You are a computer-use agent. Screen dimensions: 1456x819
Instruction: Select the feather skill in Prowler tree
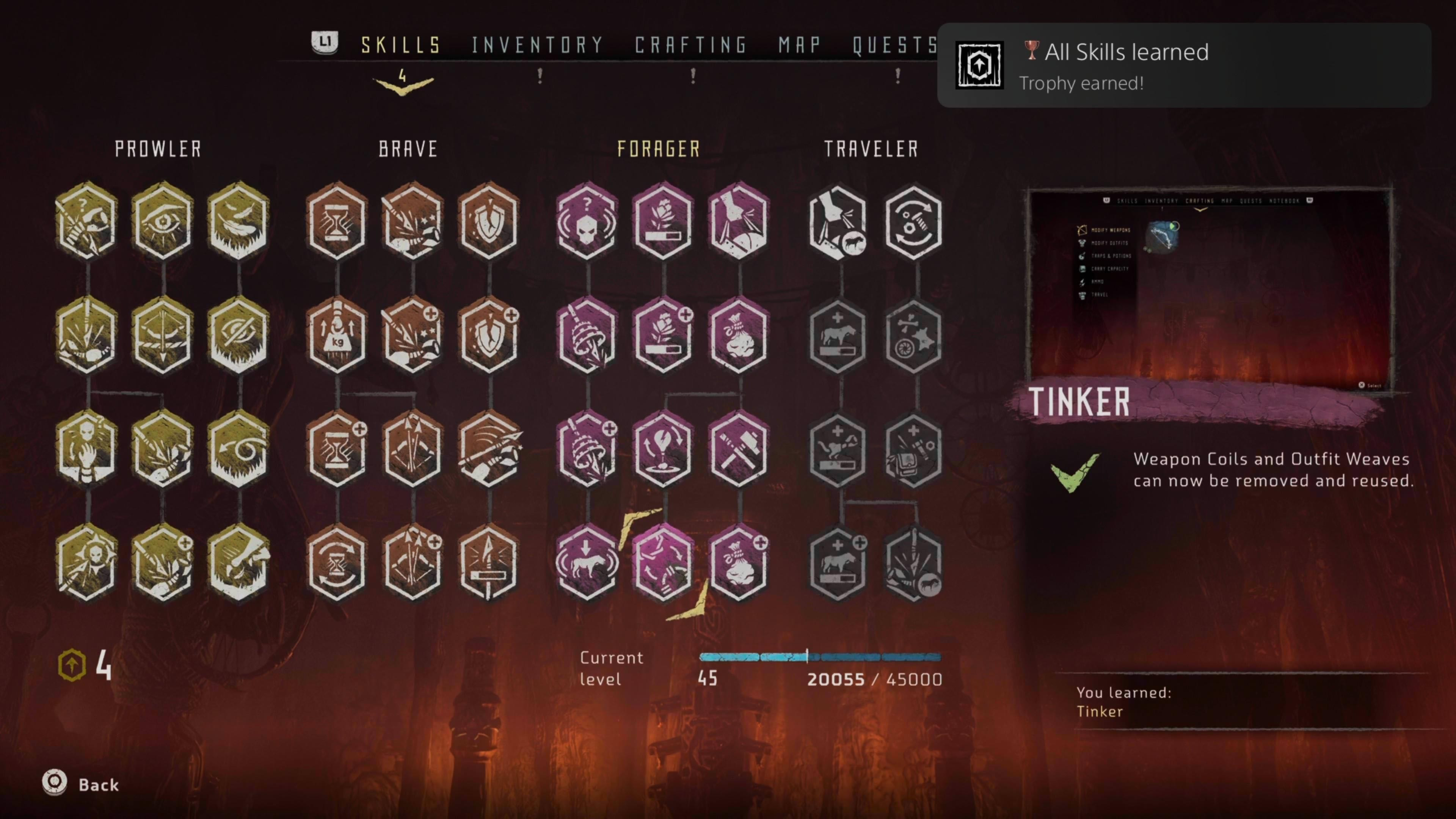(238, 221)
